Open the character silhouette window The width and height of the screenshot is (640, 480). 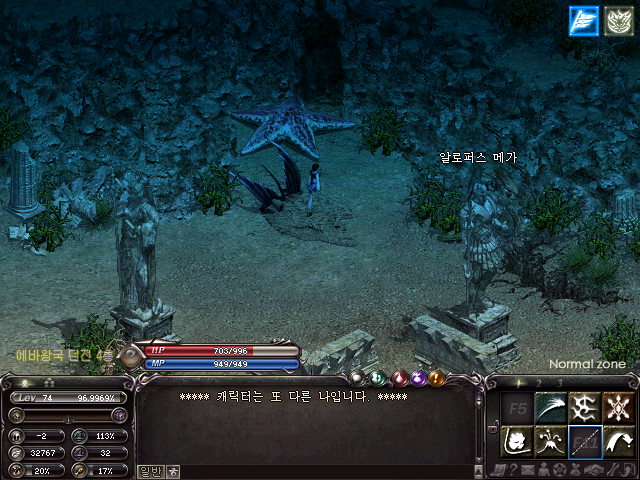coord(543,470)
